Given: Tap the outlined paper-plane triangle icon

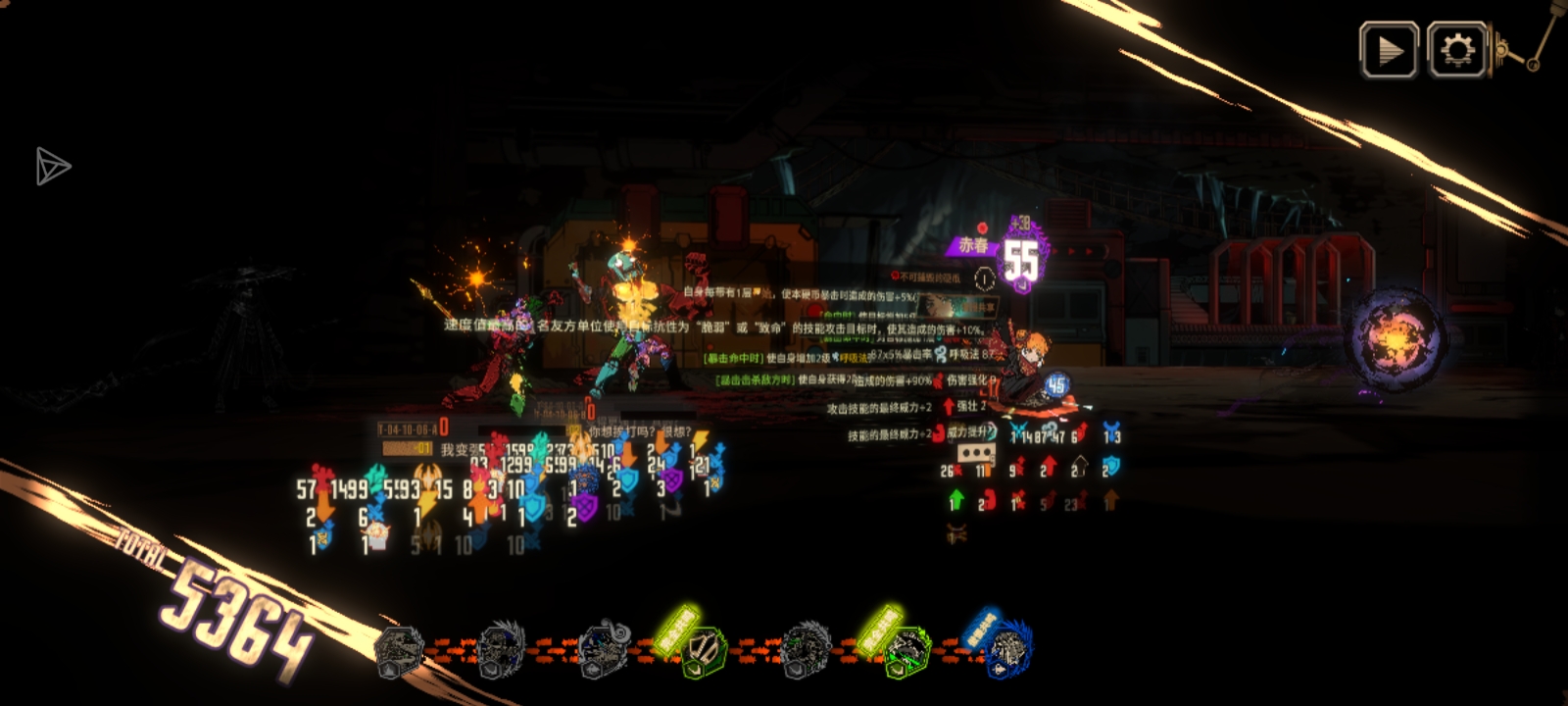Looking at the screenshot, I should tap(52, 167).
